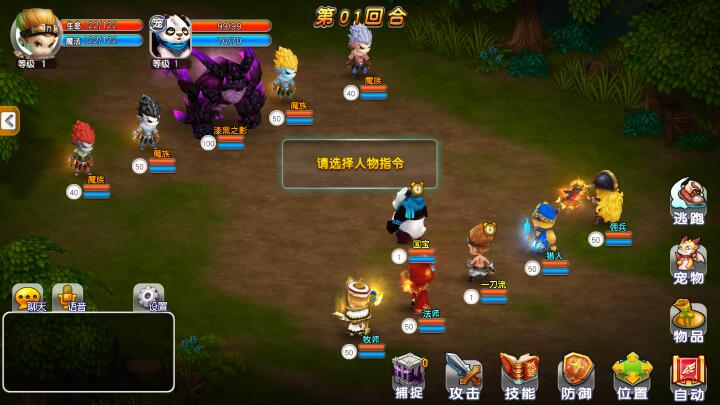Select the 防御 defend shield button

coord(576,376)
